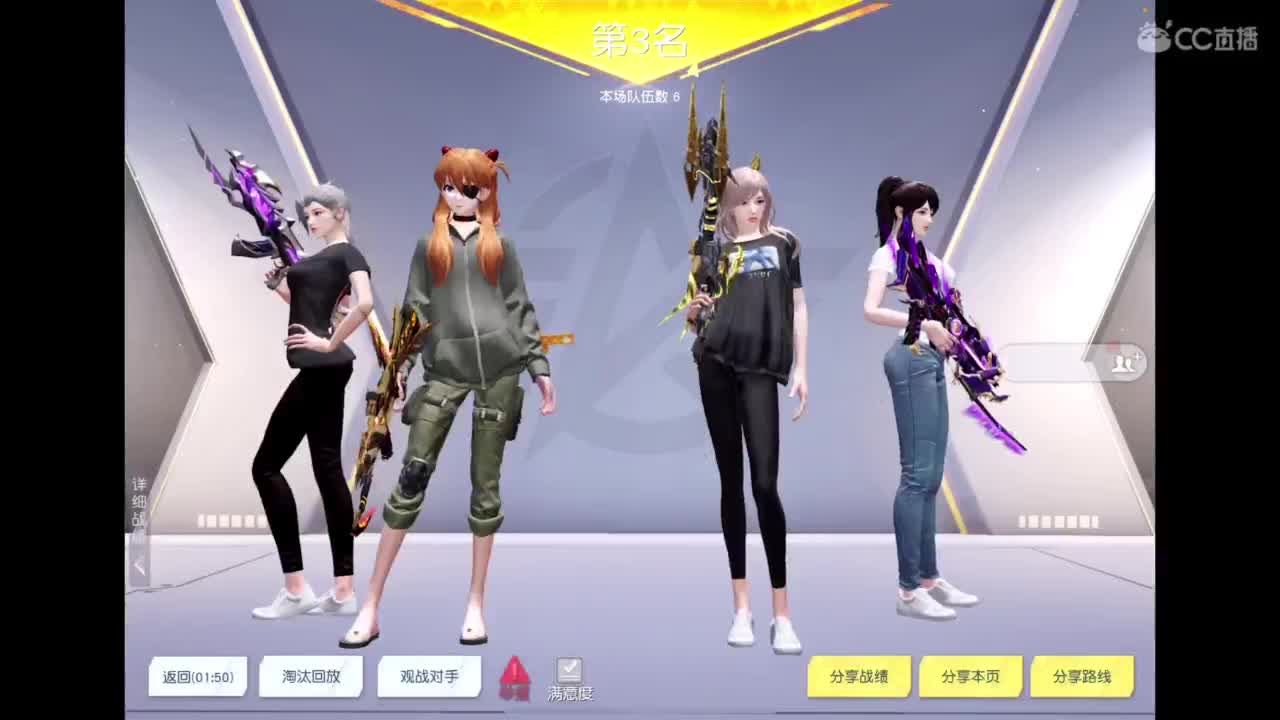Viewport: 1280px width, 720px height.
Task: Open 观战对手 to spectate opponents
Action: click(x=428, y=676)
